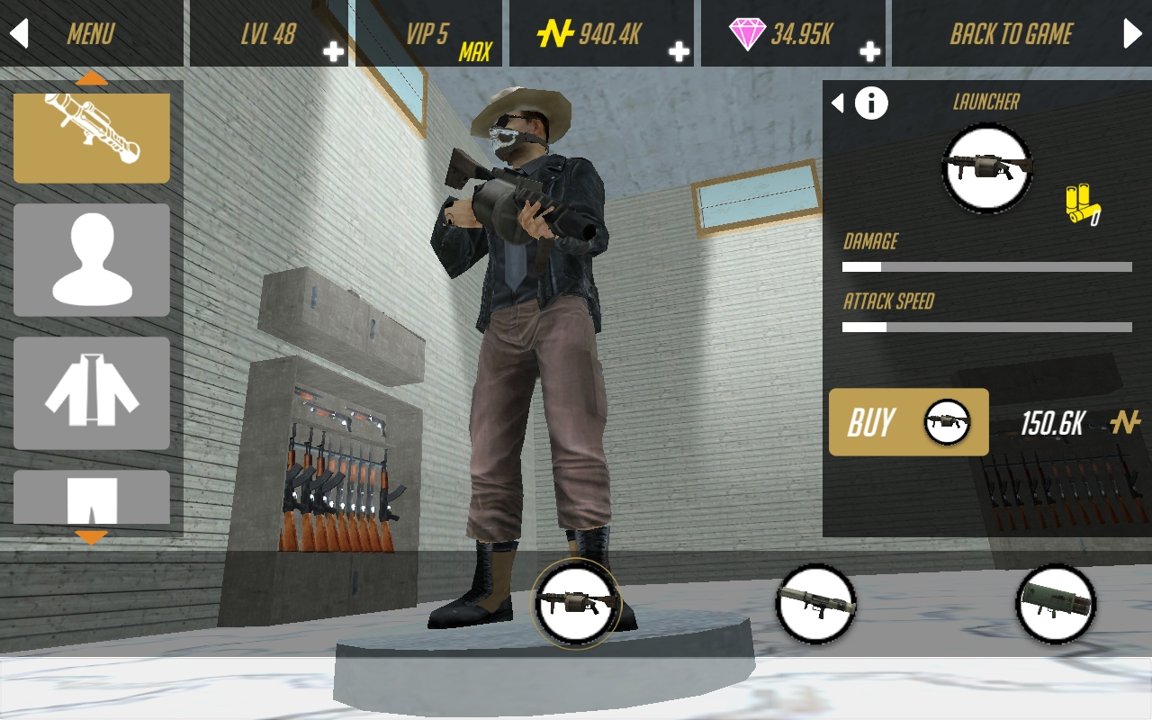The image size is (1152, 720).
Task: Add more gold currency with plus
Action: [679, 51]
